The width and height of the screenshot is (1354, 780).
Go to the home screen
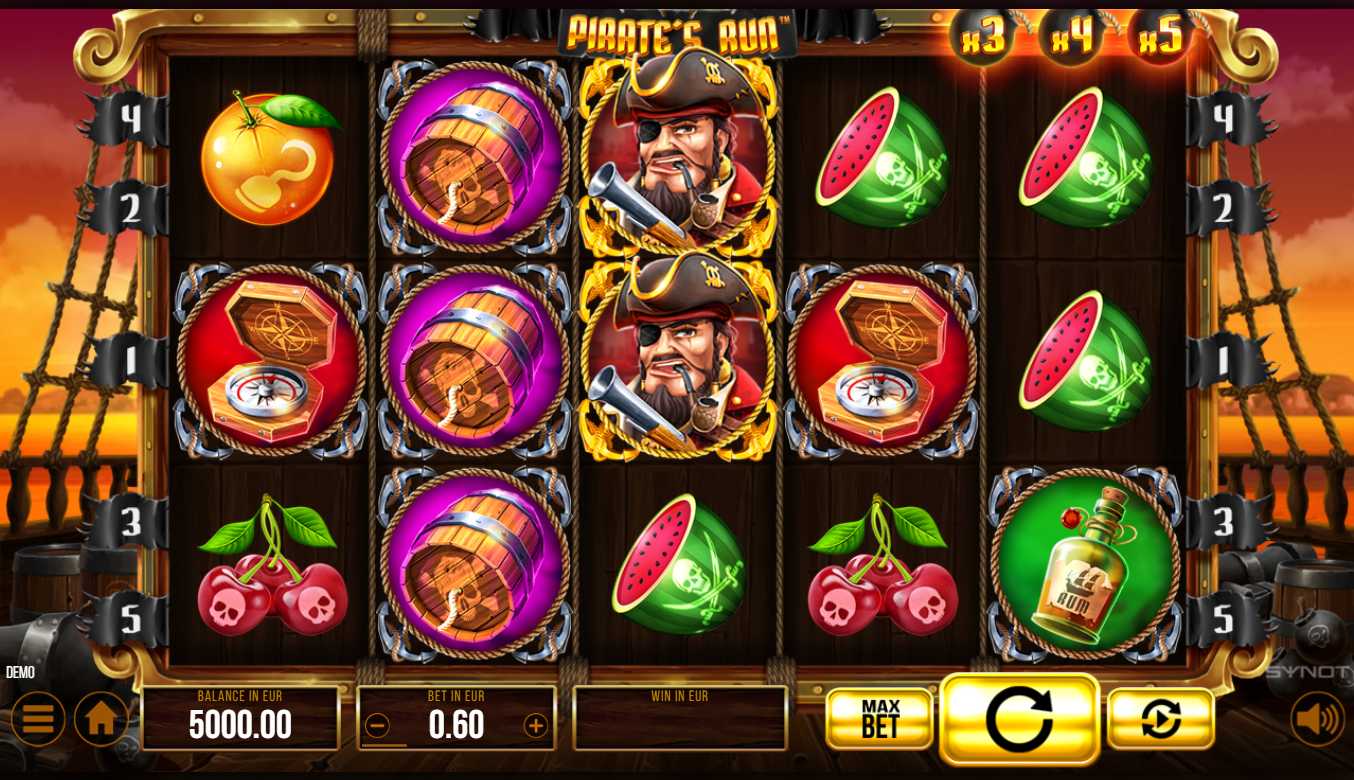coord(101,719)
